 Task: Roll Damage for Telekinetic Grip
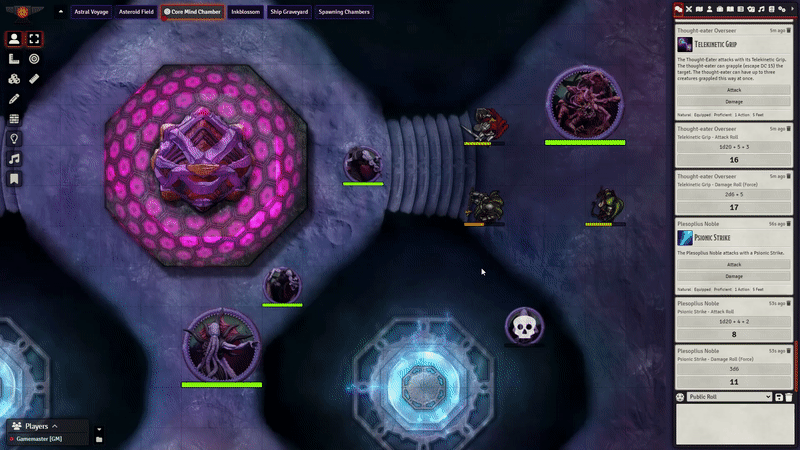click(x=734, y=102)
